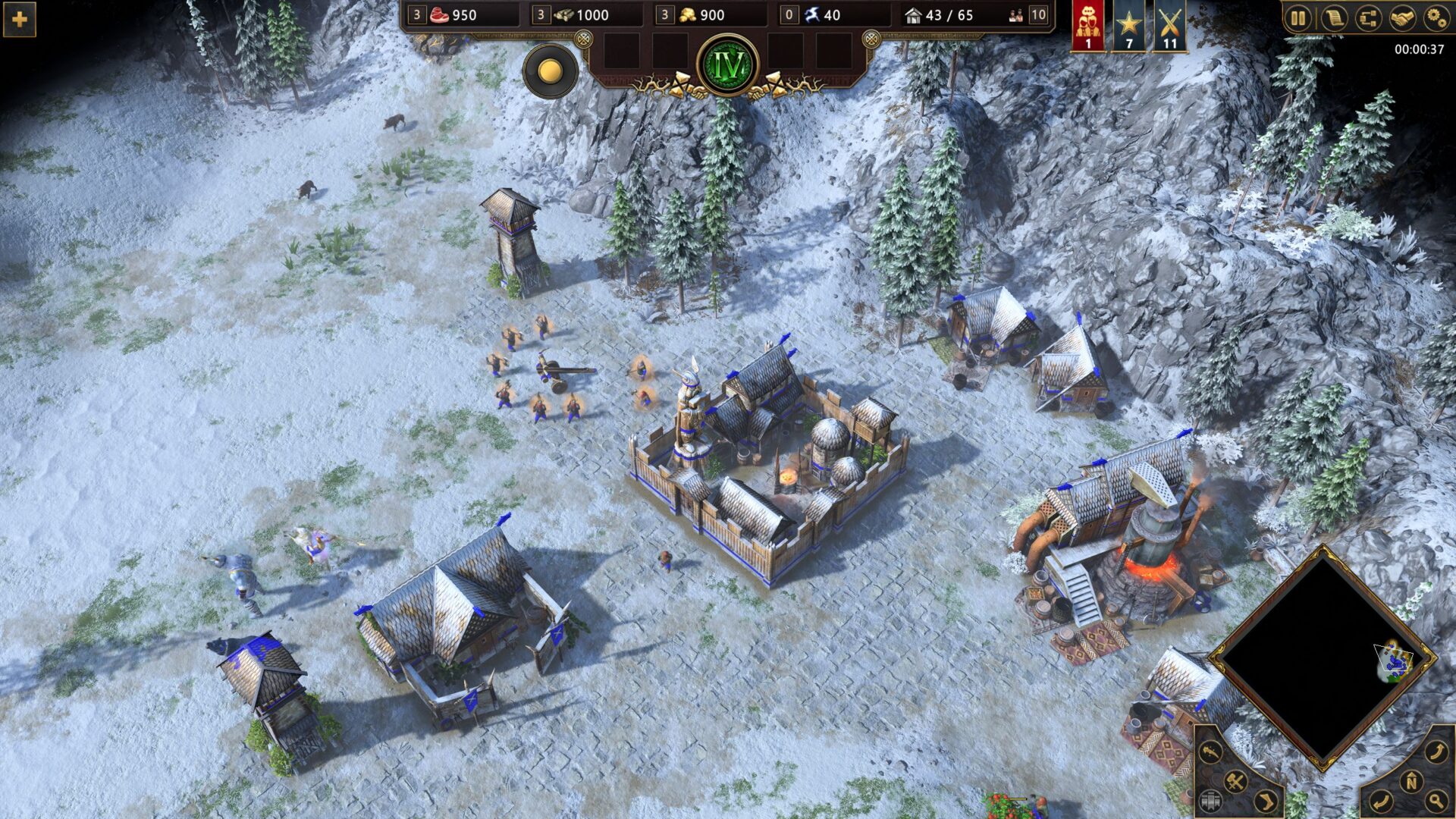Select the magnifying glass button by minimap
The height and width of the screenshot is (819, 1456).
[1436, 799]
